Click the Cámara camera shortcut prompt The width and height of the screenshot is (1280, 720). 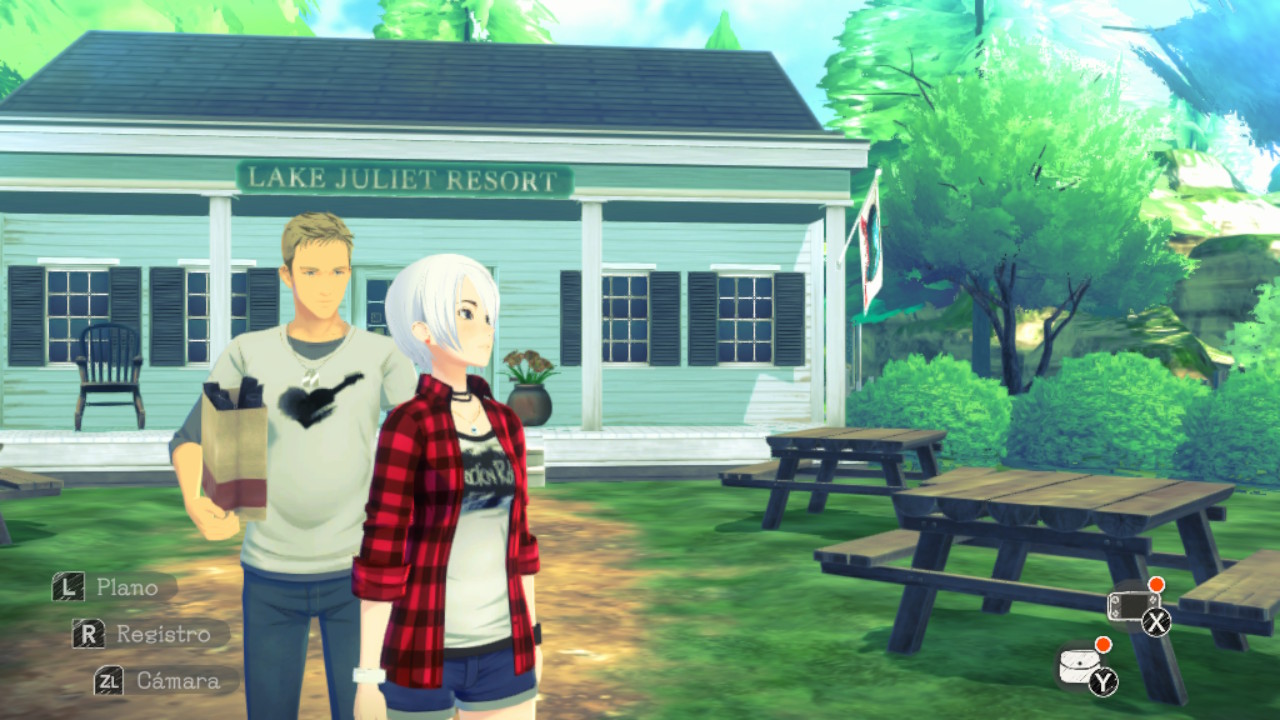tap(178, 681)
